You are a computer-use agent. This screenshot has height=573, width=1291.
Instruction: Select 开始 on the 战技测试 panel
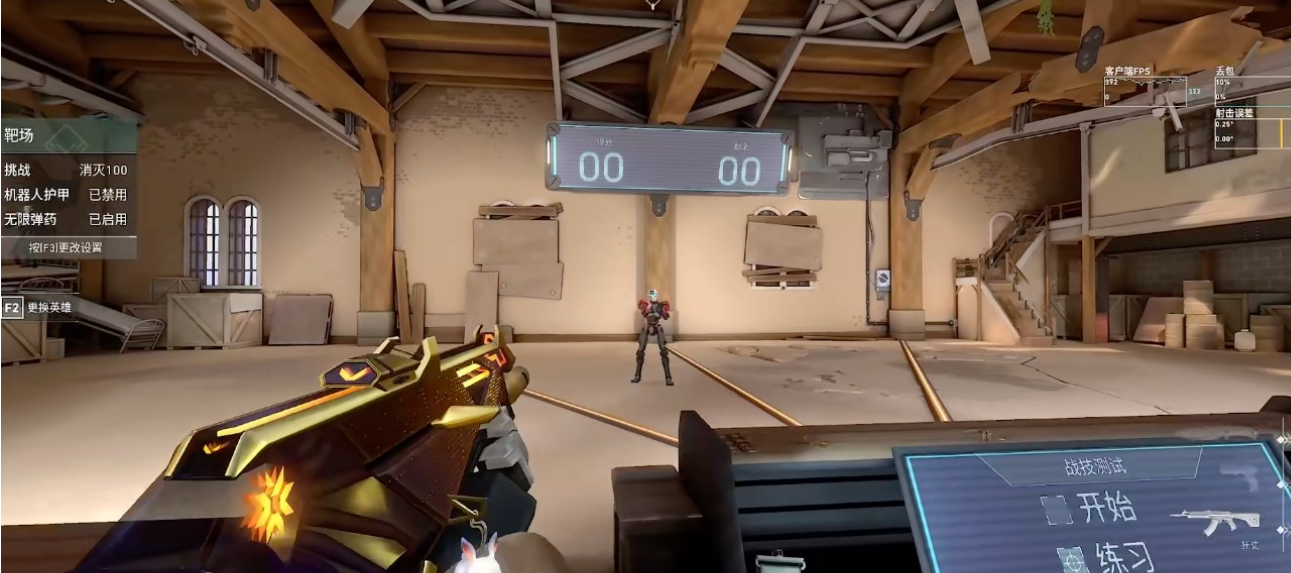(1090, 509)
